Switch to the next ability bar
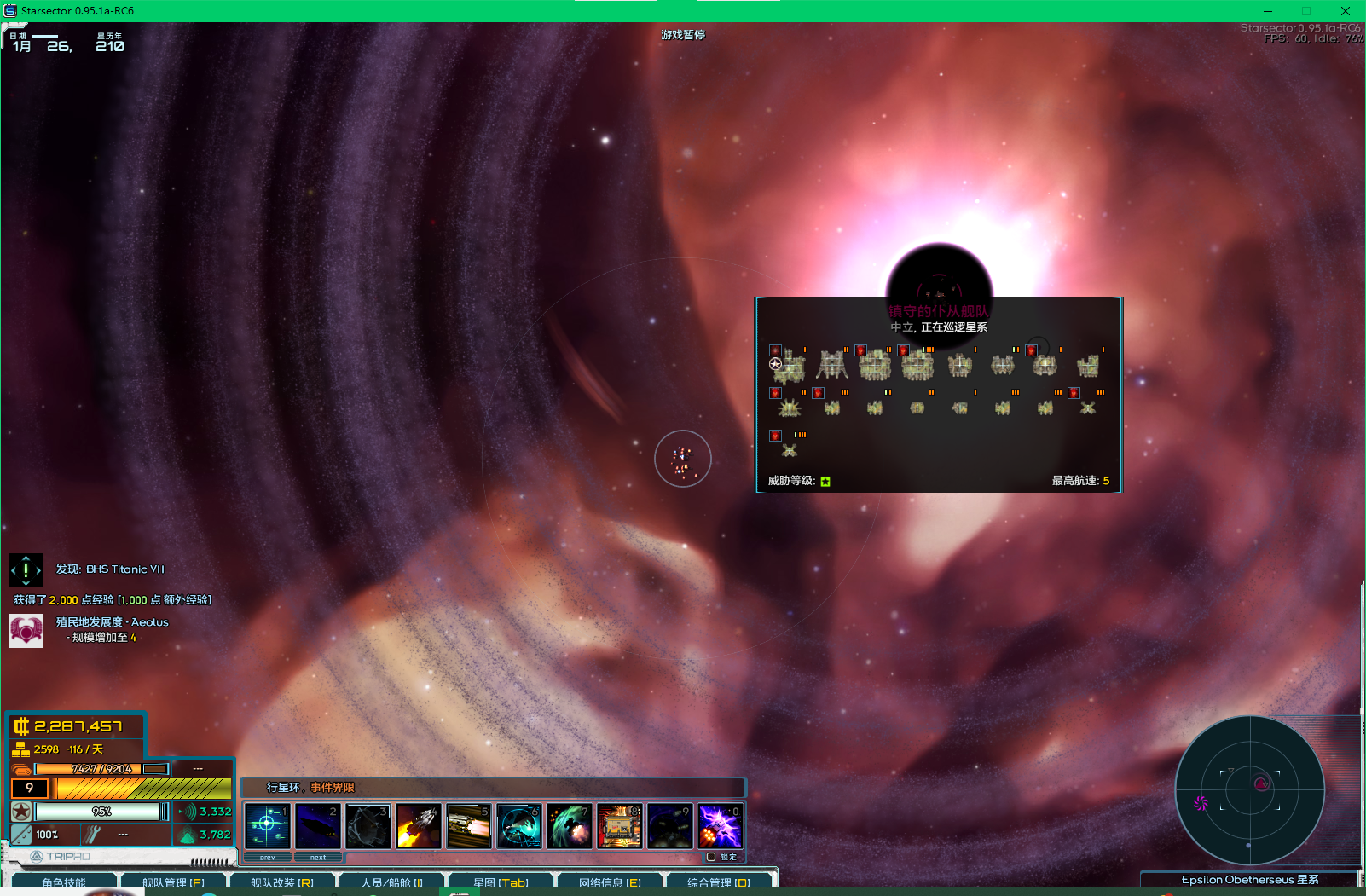This screenshot has height=896, width=1366. pos(318,857)
